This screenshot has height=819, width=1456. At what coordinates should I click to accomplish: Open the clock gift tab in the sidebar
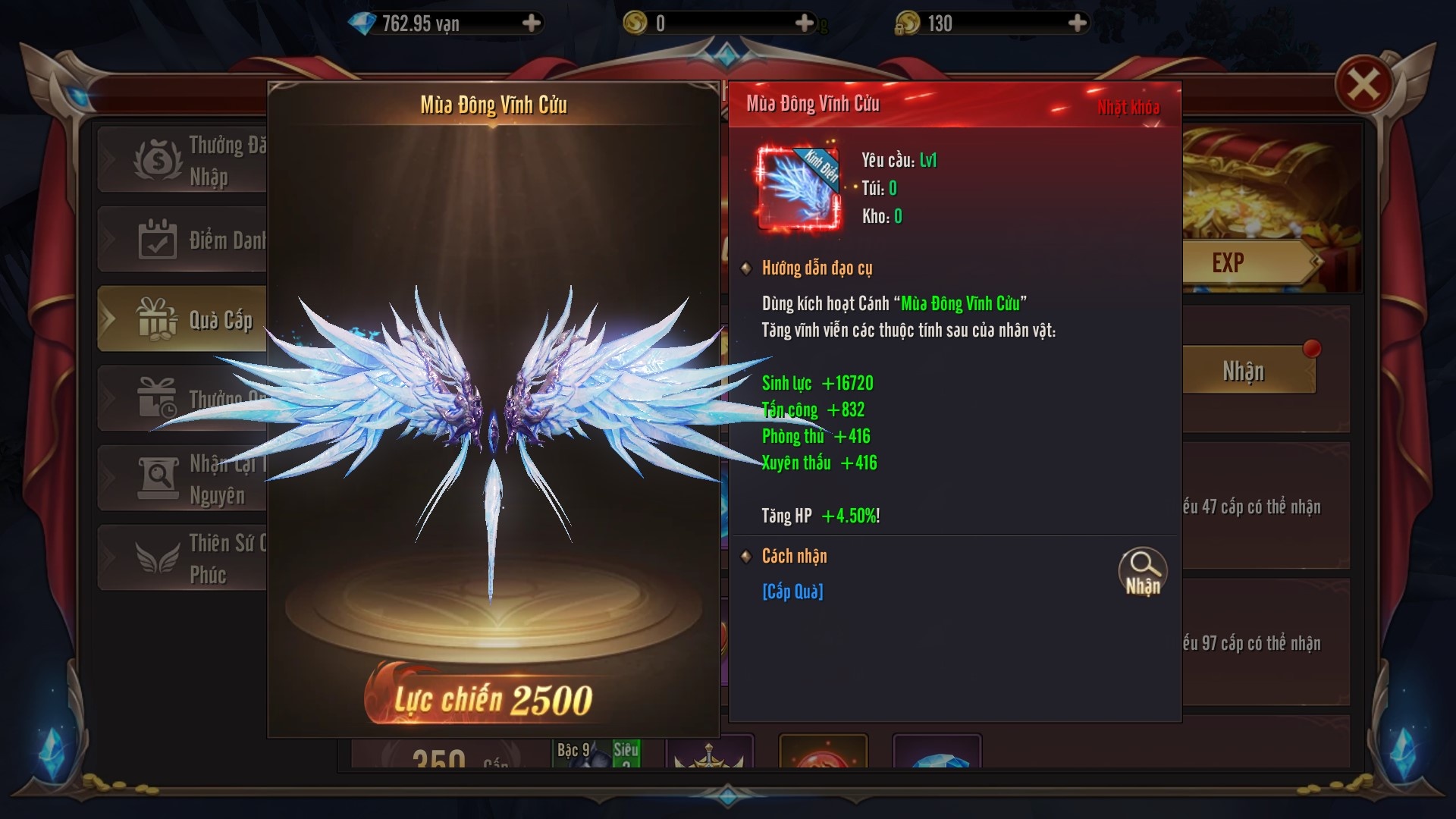184,399
